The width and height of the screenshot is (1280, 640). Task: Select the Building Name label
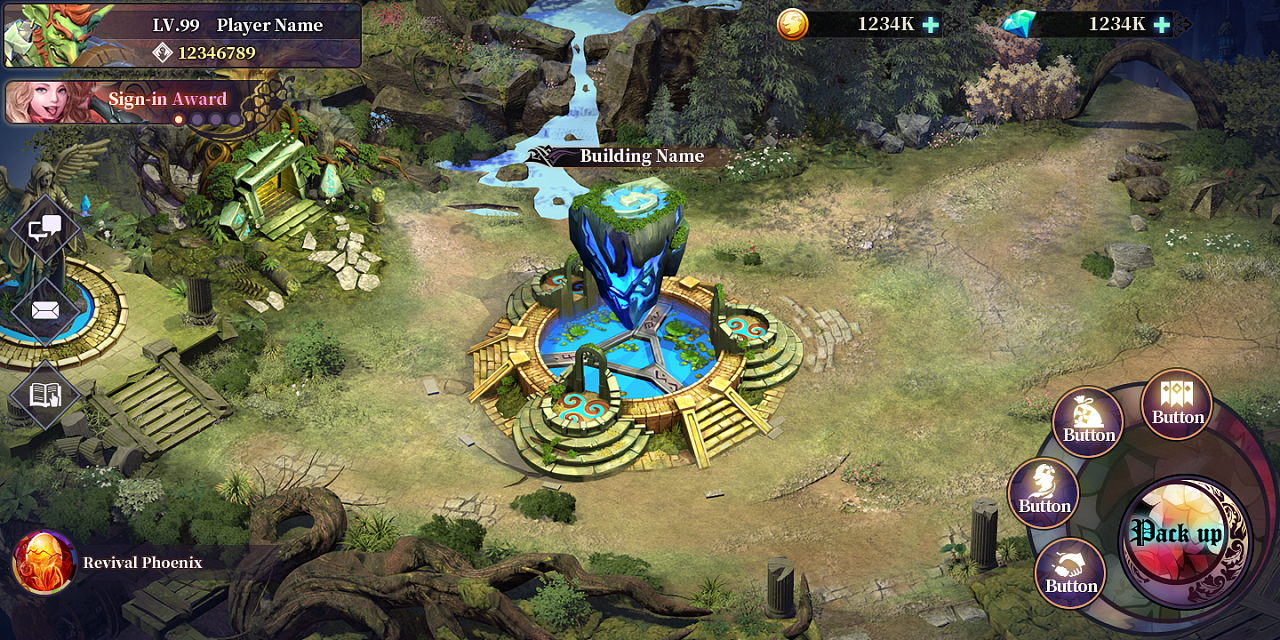coord(641,156)
